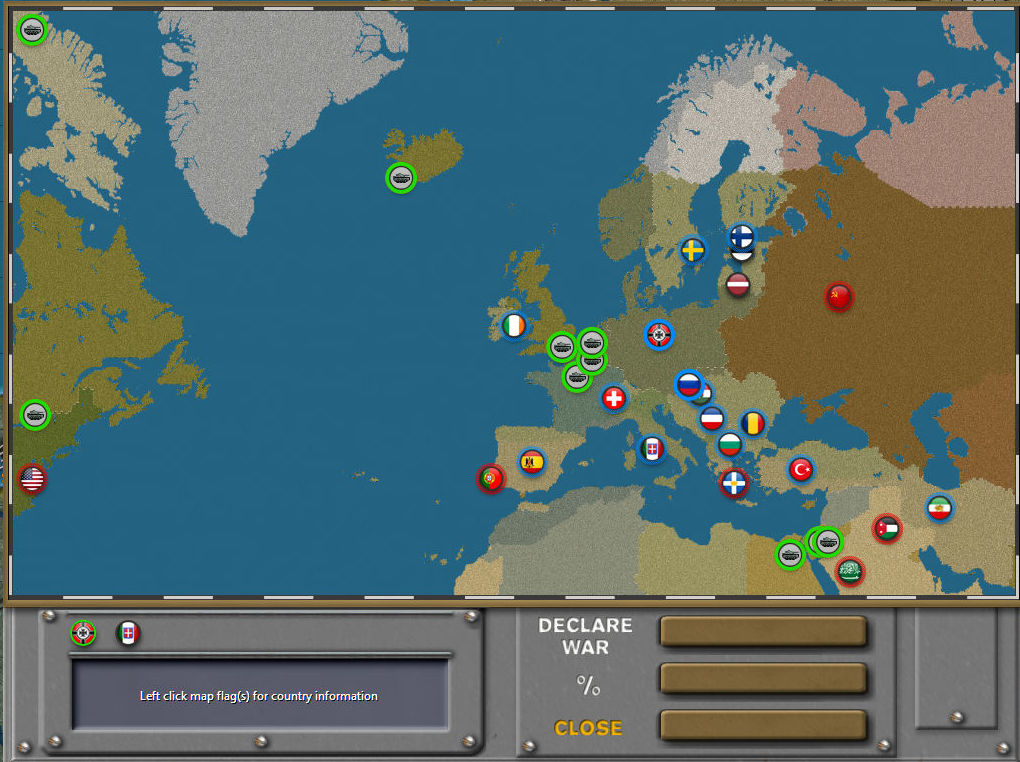Image resolution: width=1020 pixels, height=762 pixels.
Task: Choose Portugal's flag marker
Action: pos(491,478)
